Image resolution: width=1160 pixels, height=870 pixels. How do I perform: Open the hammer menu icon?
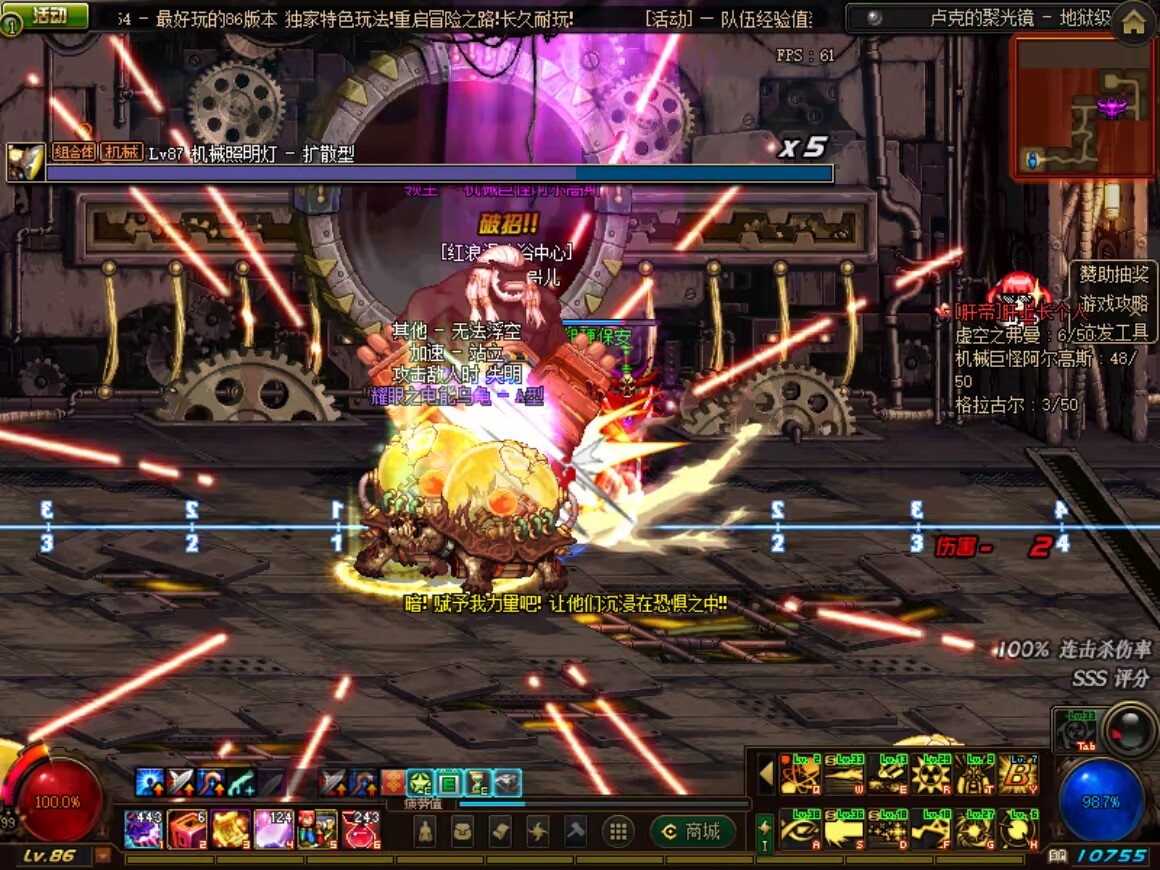point(575,831)
